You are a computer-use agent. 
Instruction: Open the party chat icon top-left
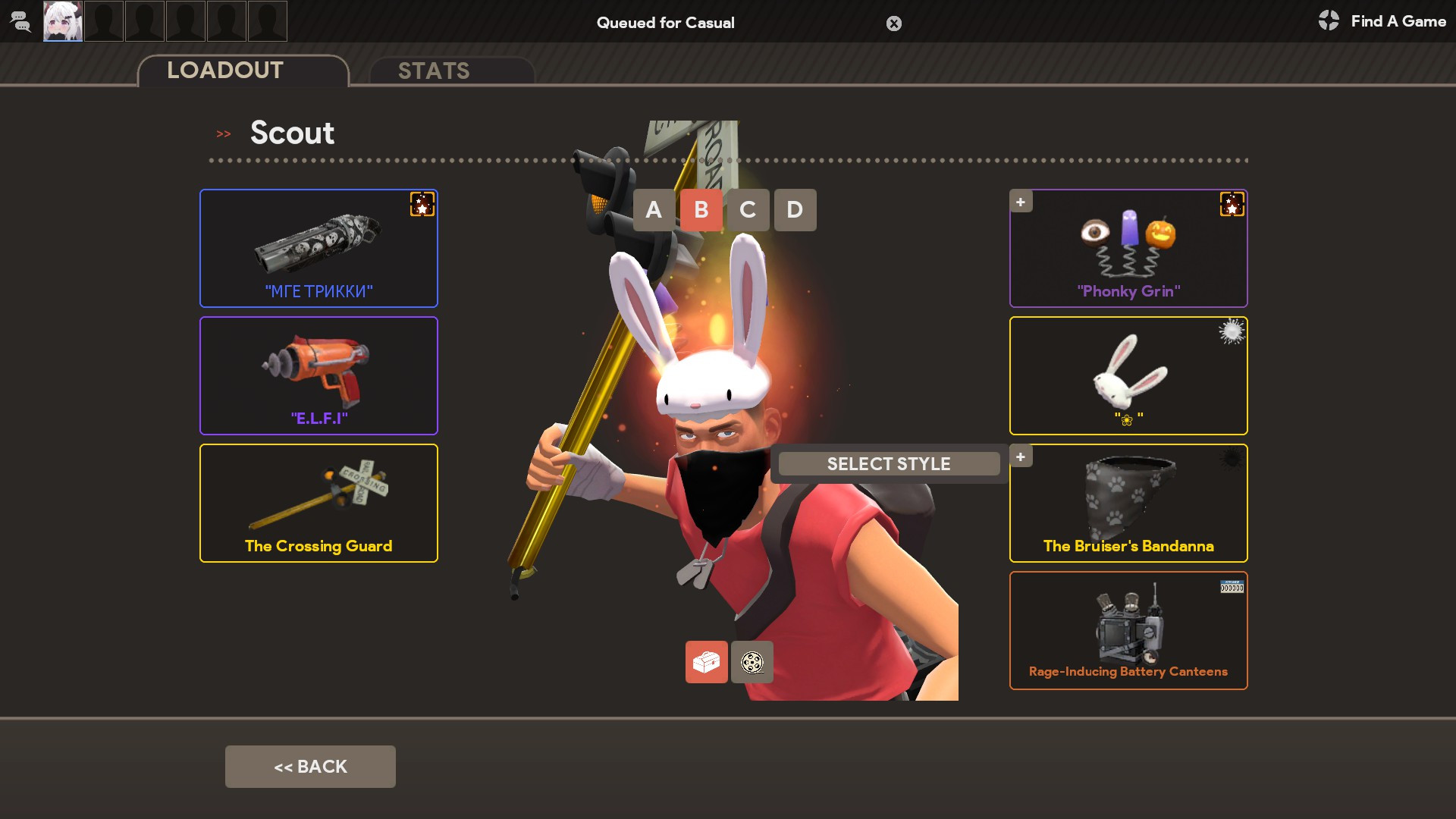(20, 21)
